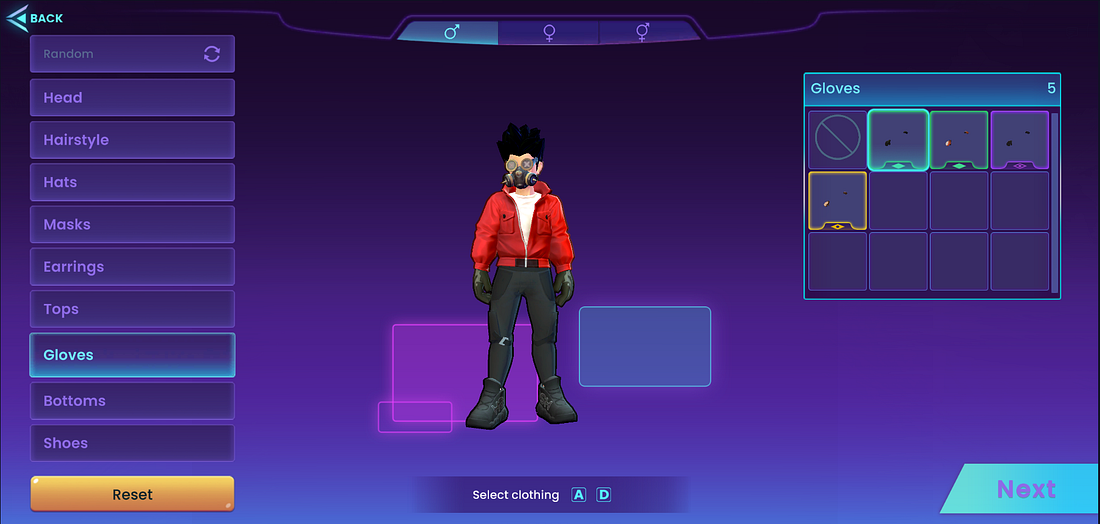Remove gloves with the no-item slot
The image size is (1100, 524).
(837, 140)
